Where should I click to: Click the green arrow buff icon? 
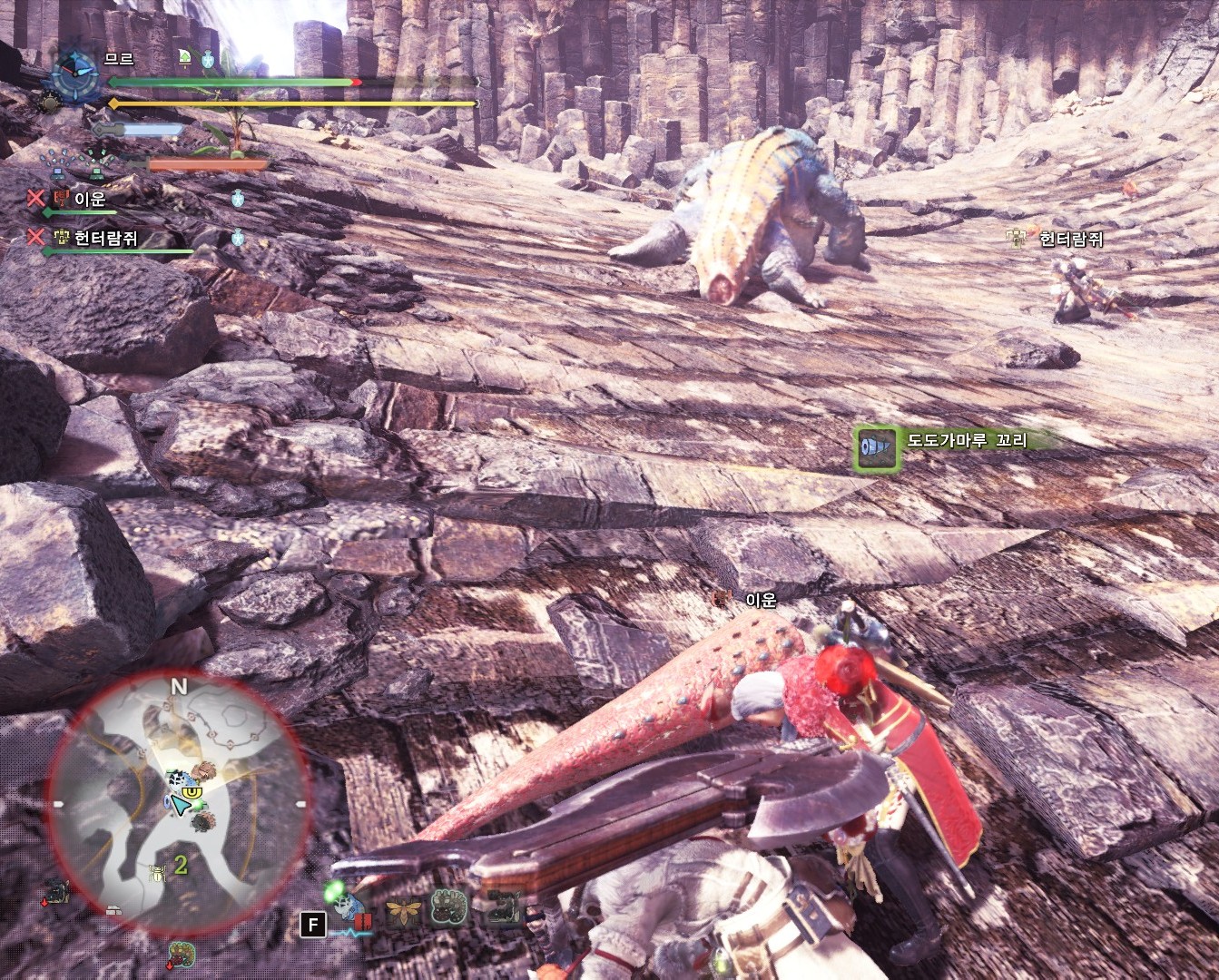tap(185, 59)
